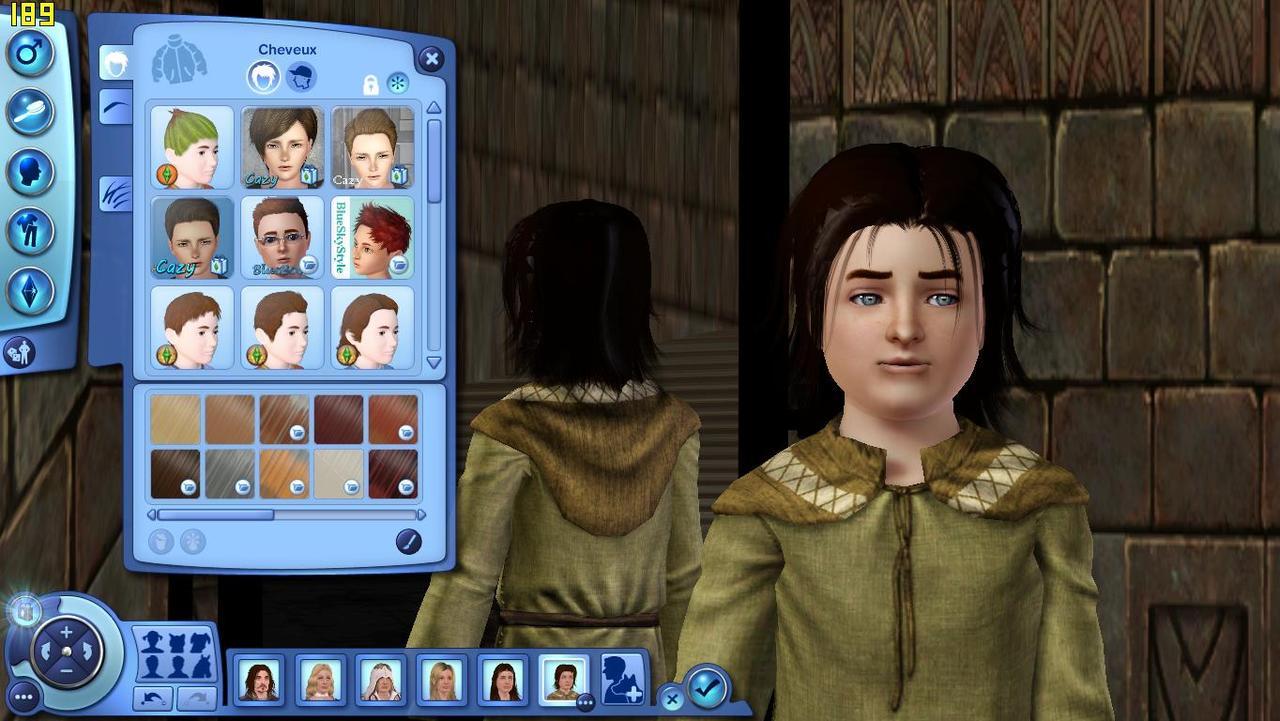Toggle the padlock icon in hair panel
This screenshot has height=721, width=1280.
tap(371, 84)
